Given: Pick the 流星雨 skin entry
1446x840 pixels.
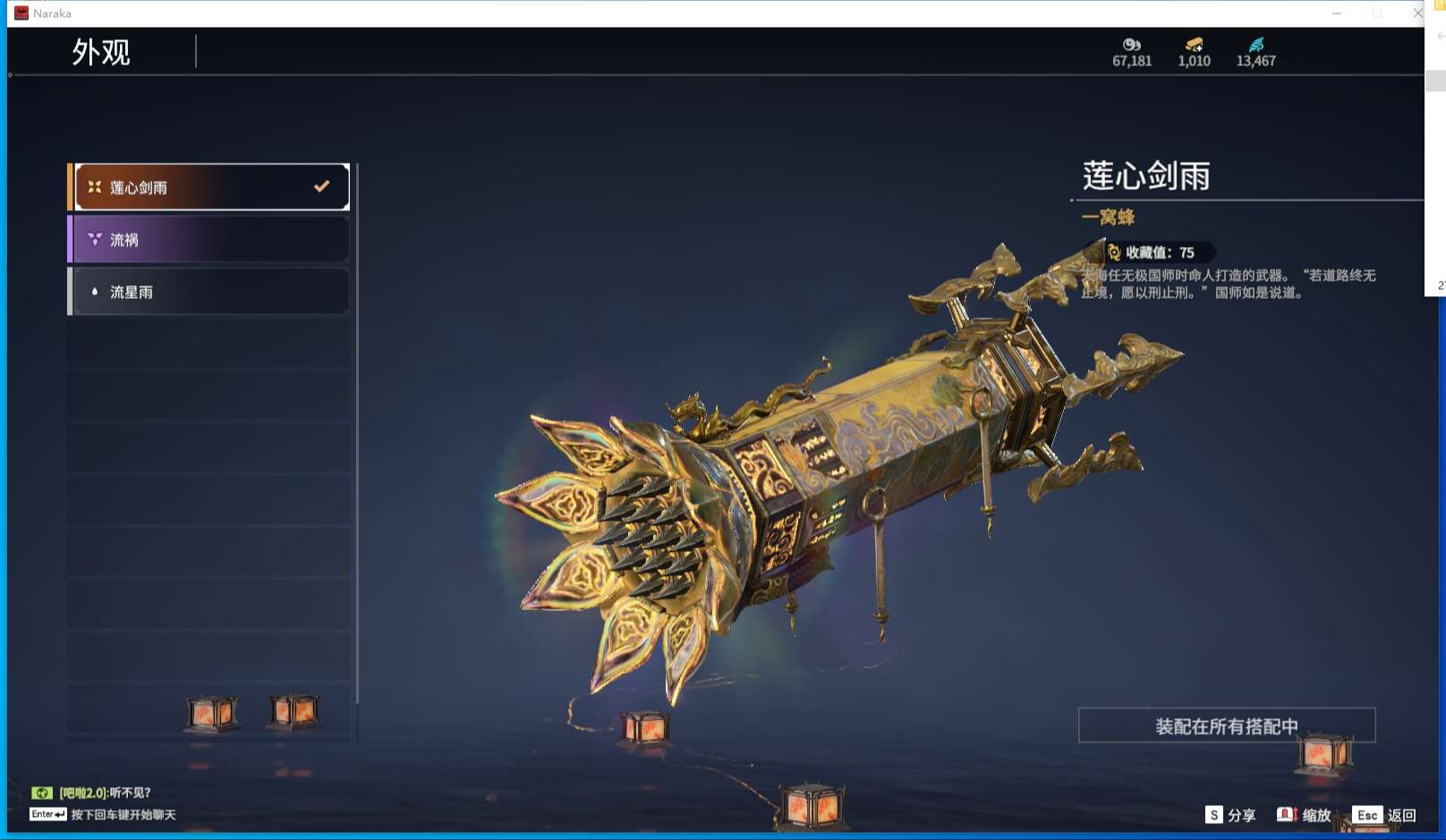Looking at the screenshot, I should coord(211,292).
